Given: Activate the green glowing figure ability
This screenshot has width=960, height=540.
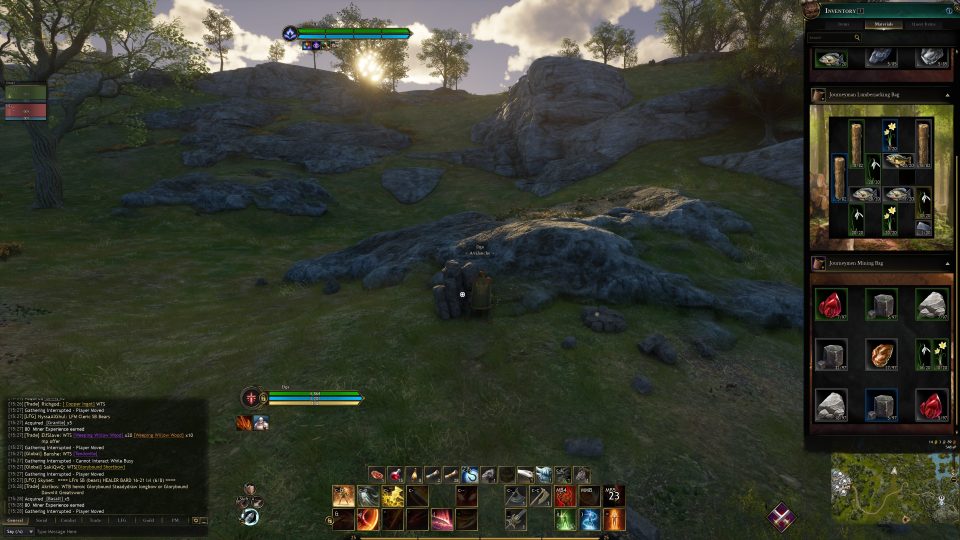Looking at the screenshot, I should coord(566,519).
